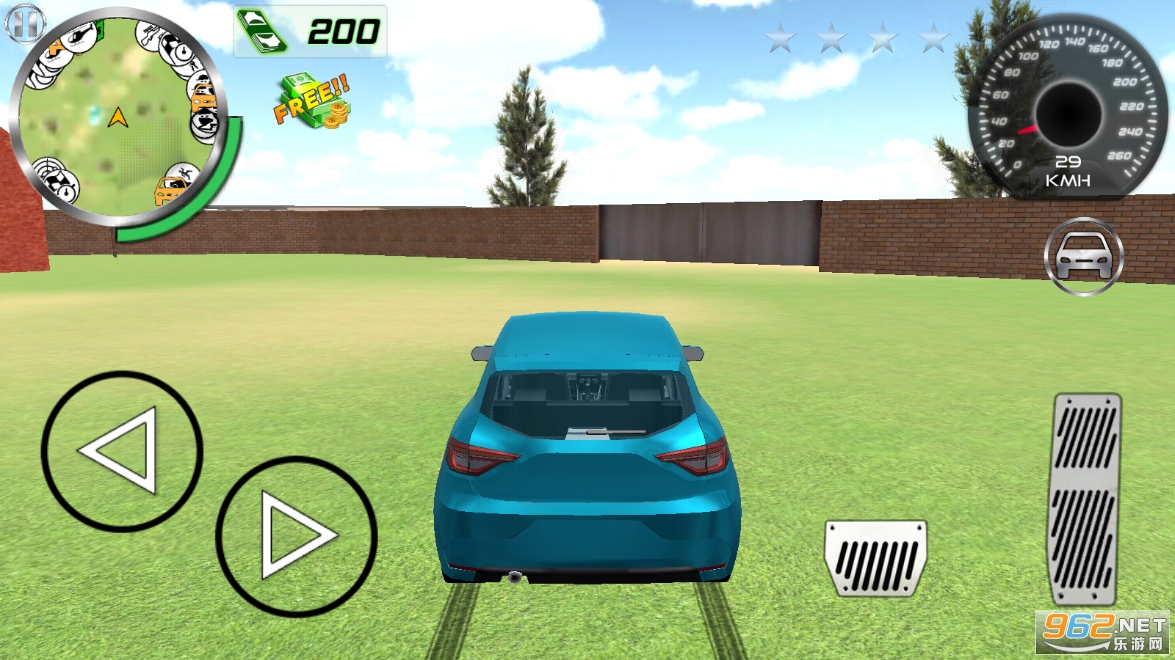
Task: Tap the green cash balance icon
Action: 263,32
